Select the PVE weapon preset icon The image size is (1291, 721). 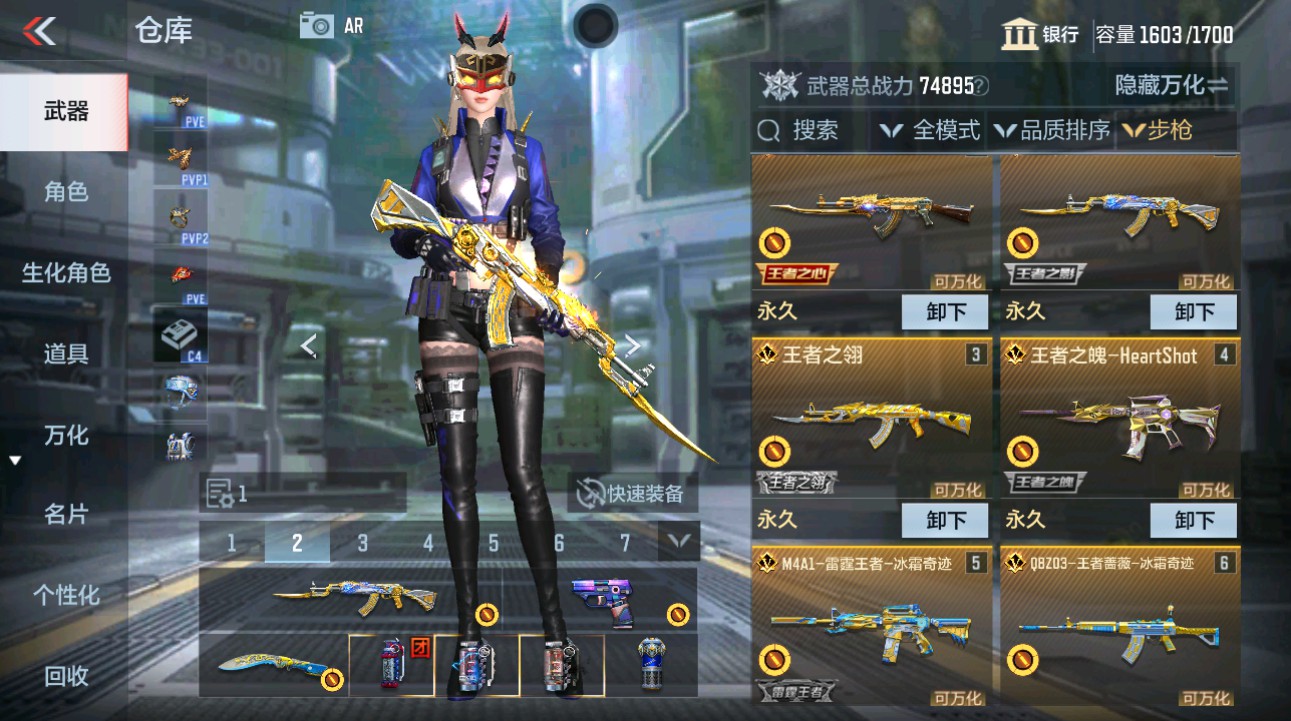[180, 103]
